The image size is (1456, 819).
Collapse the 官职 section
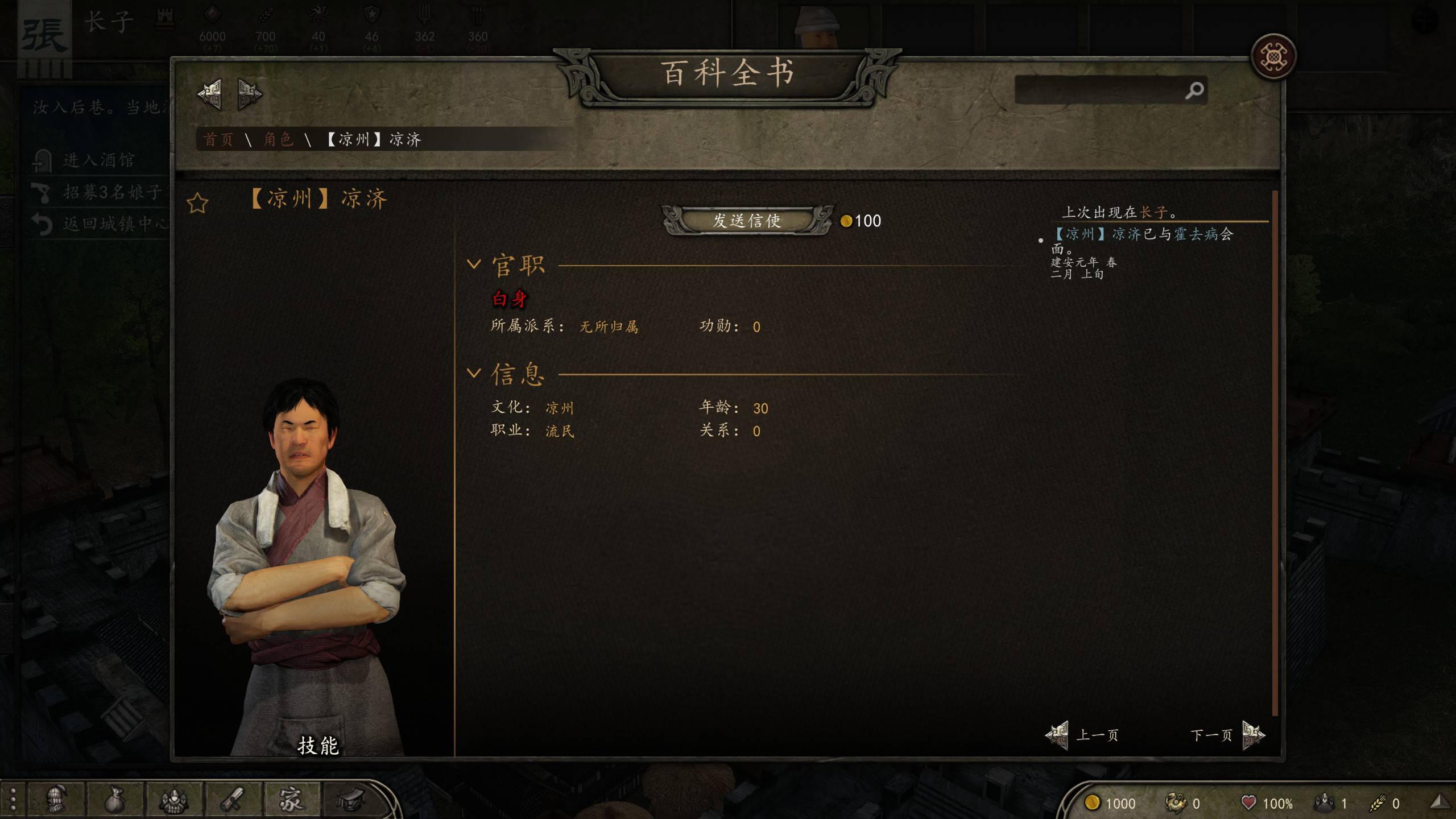click(474, 264)
